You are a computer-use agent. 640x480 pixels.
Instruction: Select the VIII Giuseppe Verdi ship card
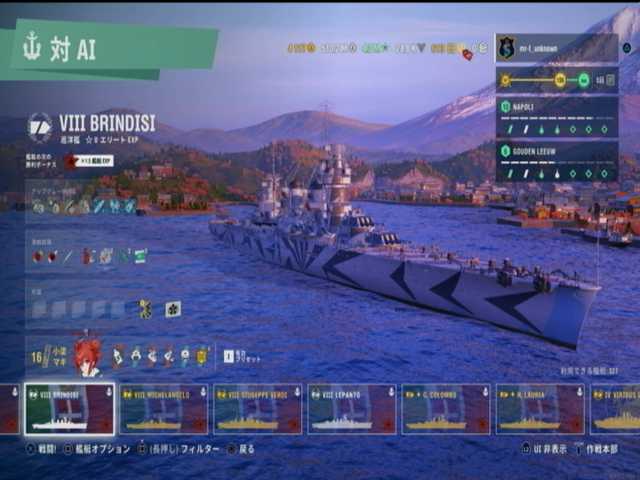(x=257, y=409)
